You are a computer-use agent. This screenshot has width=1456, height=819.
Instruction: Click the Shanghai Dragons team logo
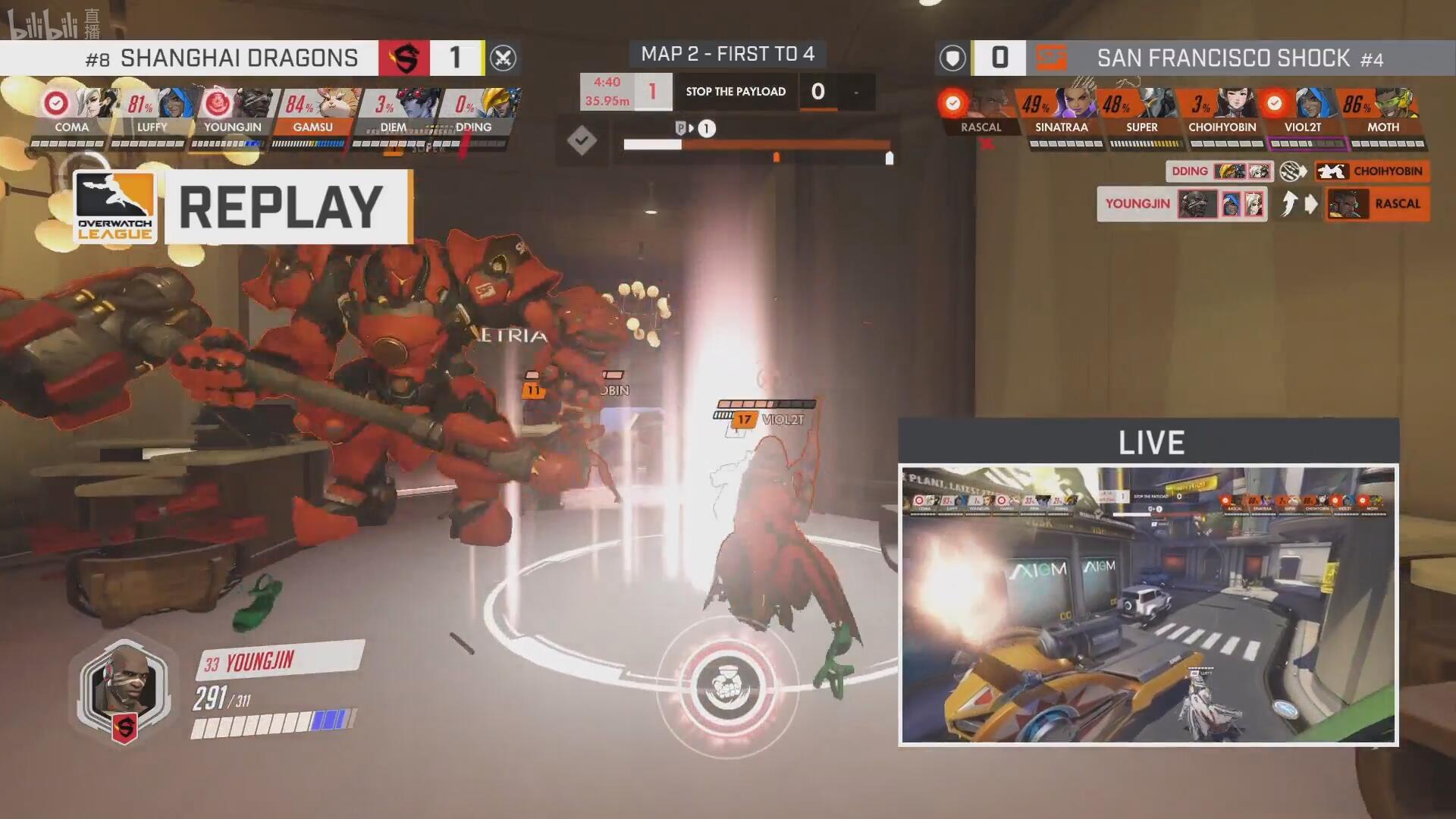pos(404,58)
